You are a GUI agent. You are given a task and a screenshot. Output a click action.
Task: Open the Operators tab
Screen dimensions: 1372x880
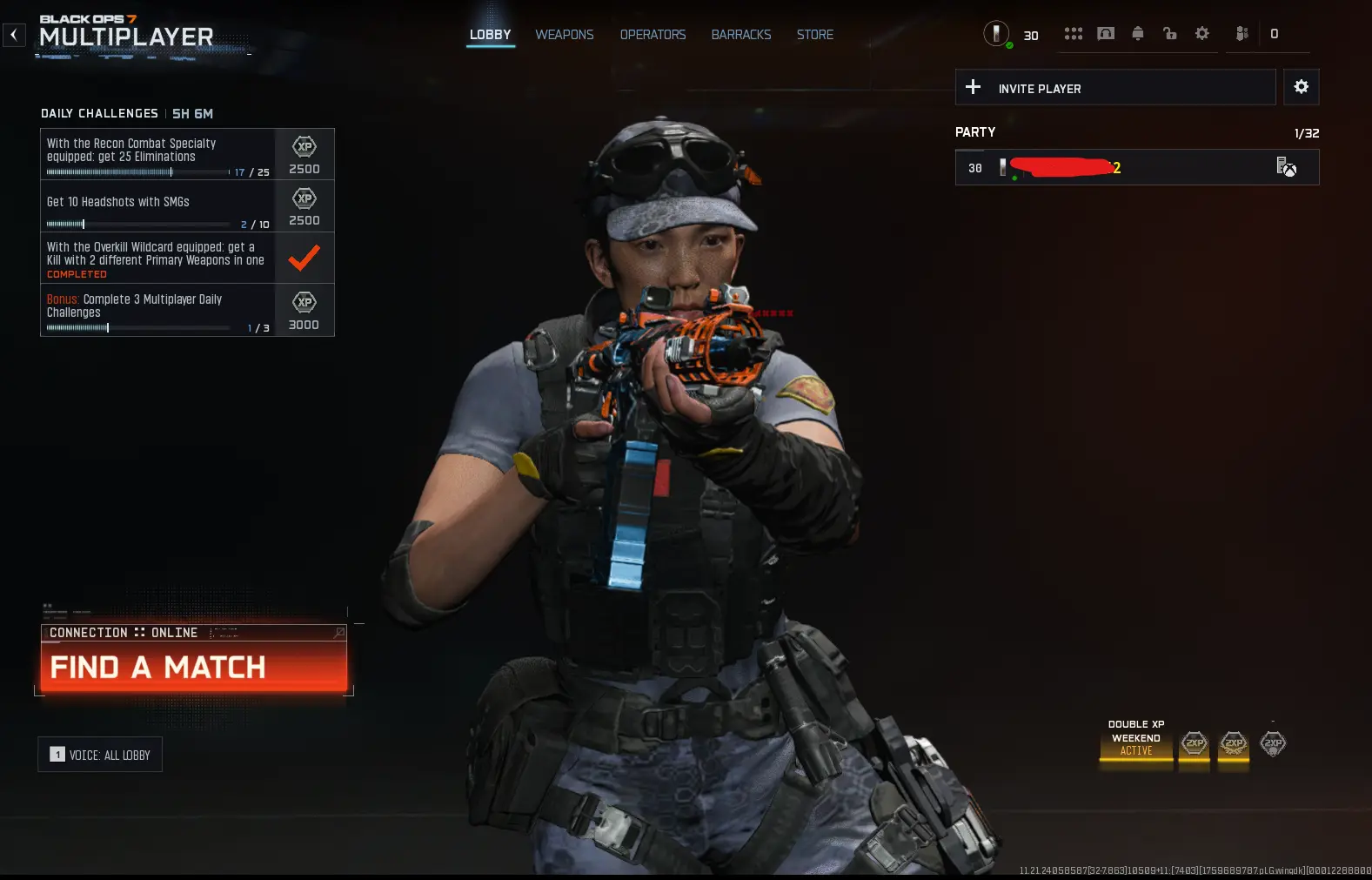click(653, 35)
